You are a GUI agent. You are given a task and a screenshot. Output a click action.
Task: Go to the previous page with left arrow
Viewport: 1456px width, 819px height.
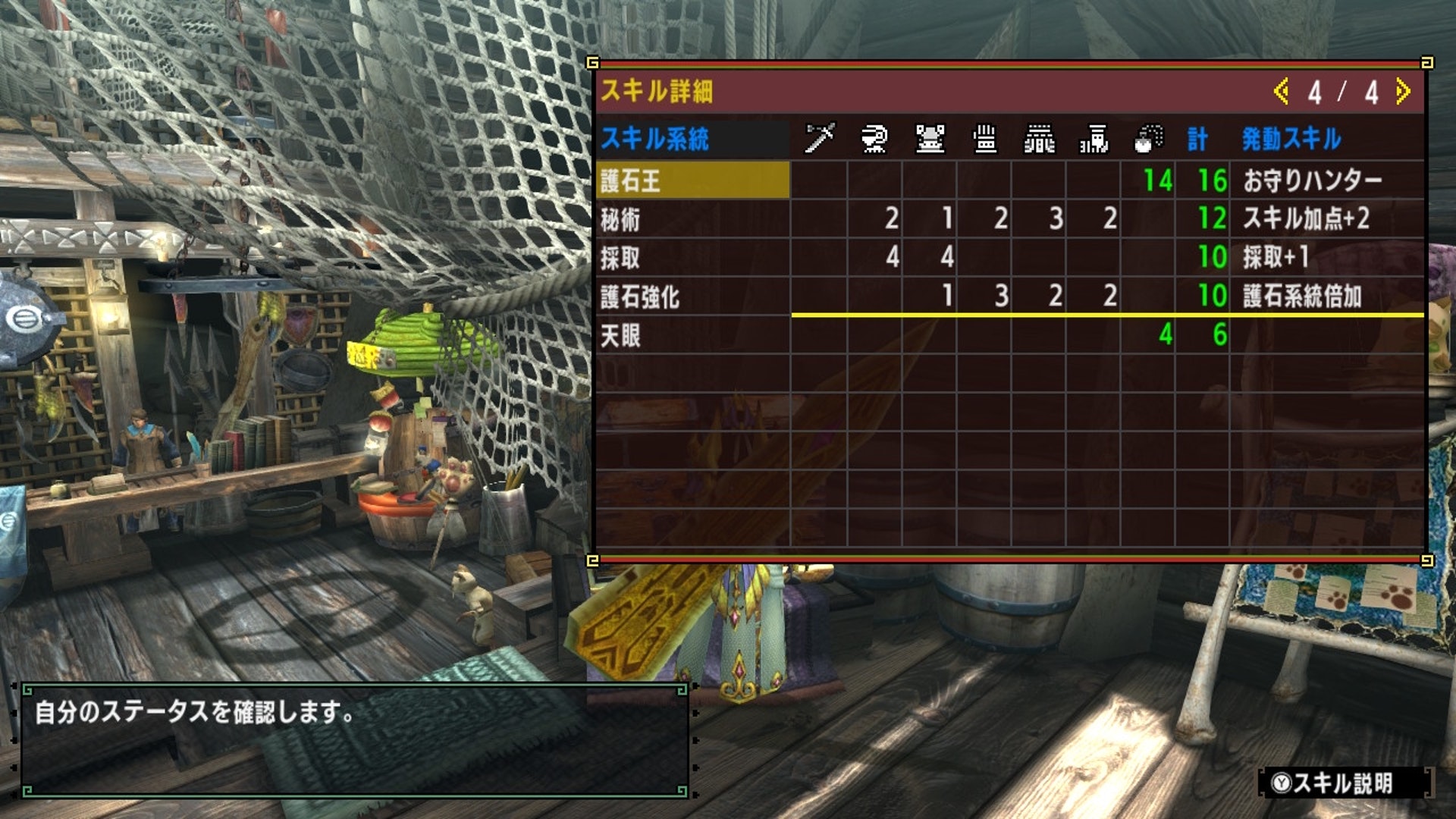pos(1281,92)
